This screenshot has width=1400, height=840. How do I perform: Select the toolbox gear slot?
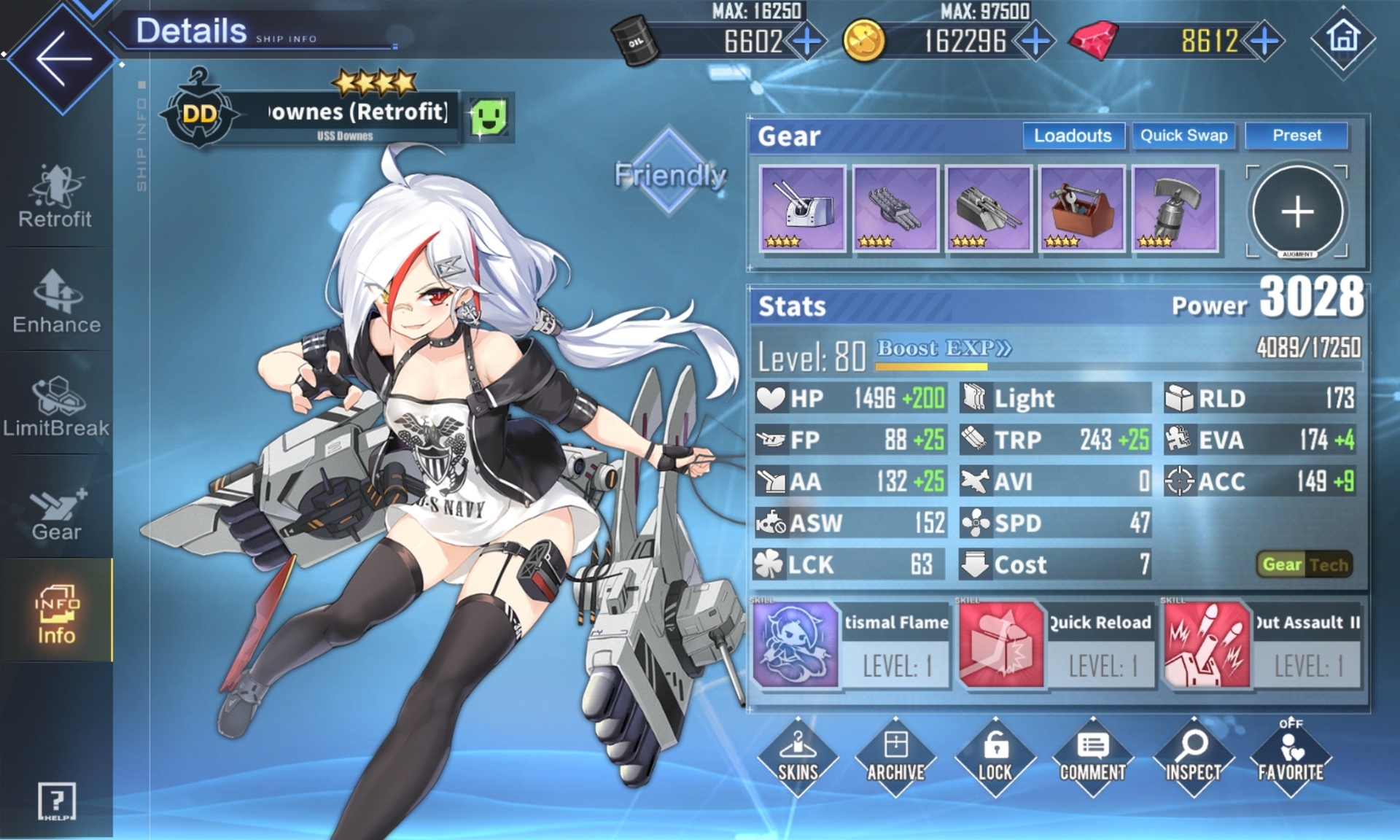(x=1082, y=209)
